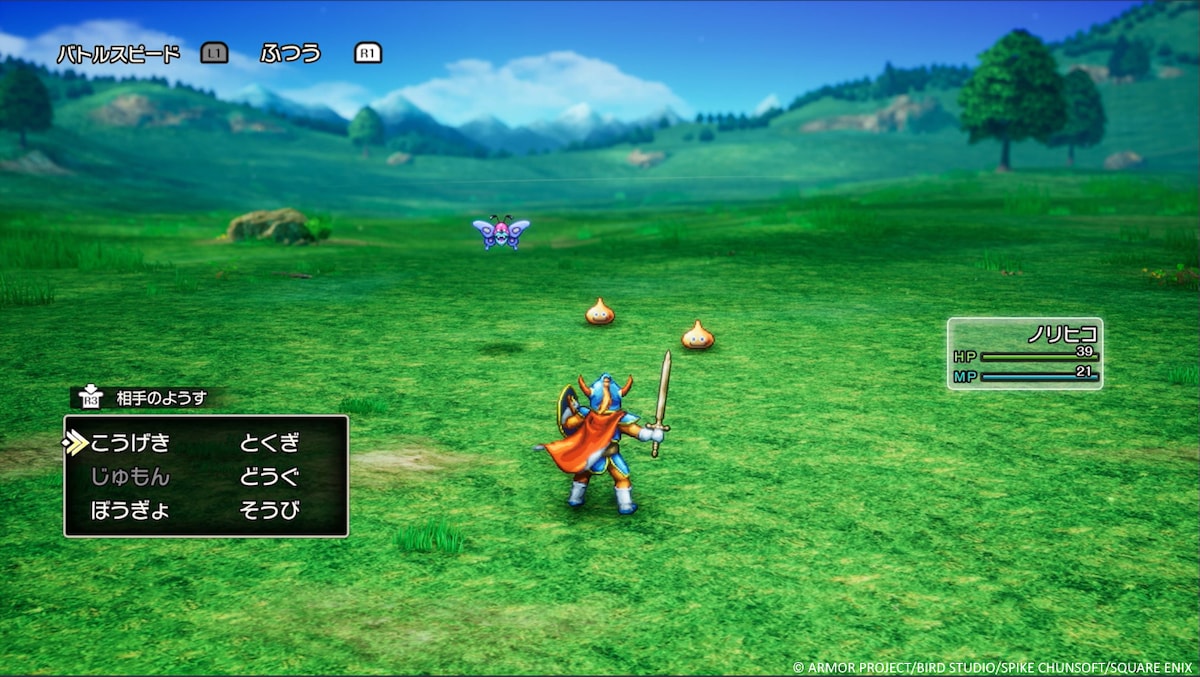Open the とくぎ skills command
The height and width of the screenshot is (677, 1200).
click(270, 443)
